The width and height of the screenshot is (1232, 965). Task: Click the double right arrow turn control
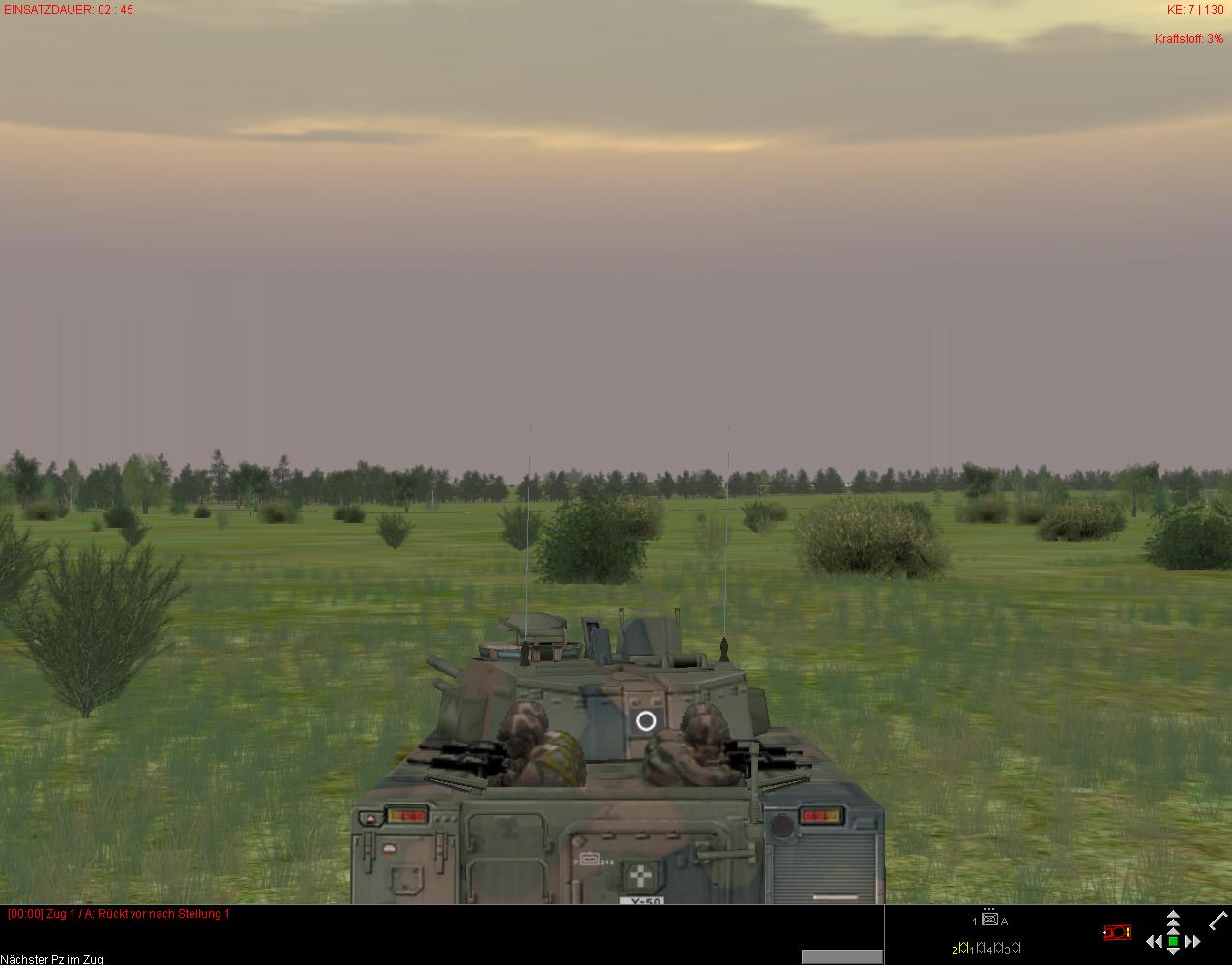pos(1192,941)
